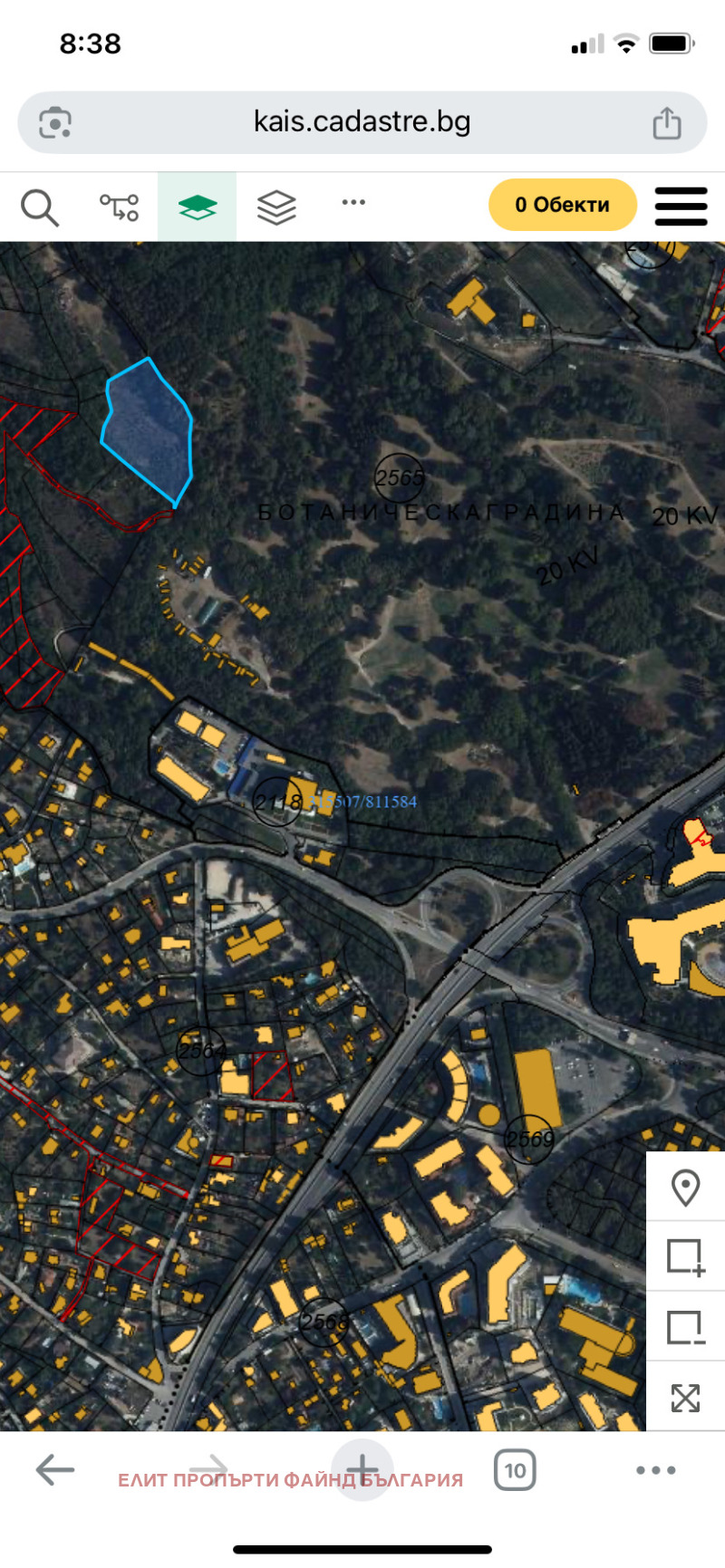Open the map search magnifier tool

39,207
